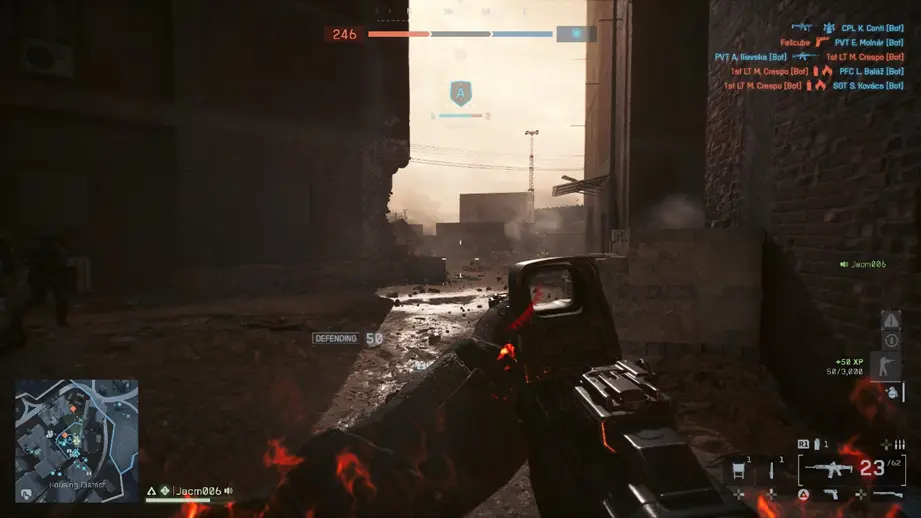This screenshot has height=518, width=921.
Task: Choose the shotgun weapon icon
Action: click(887, 495)
